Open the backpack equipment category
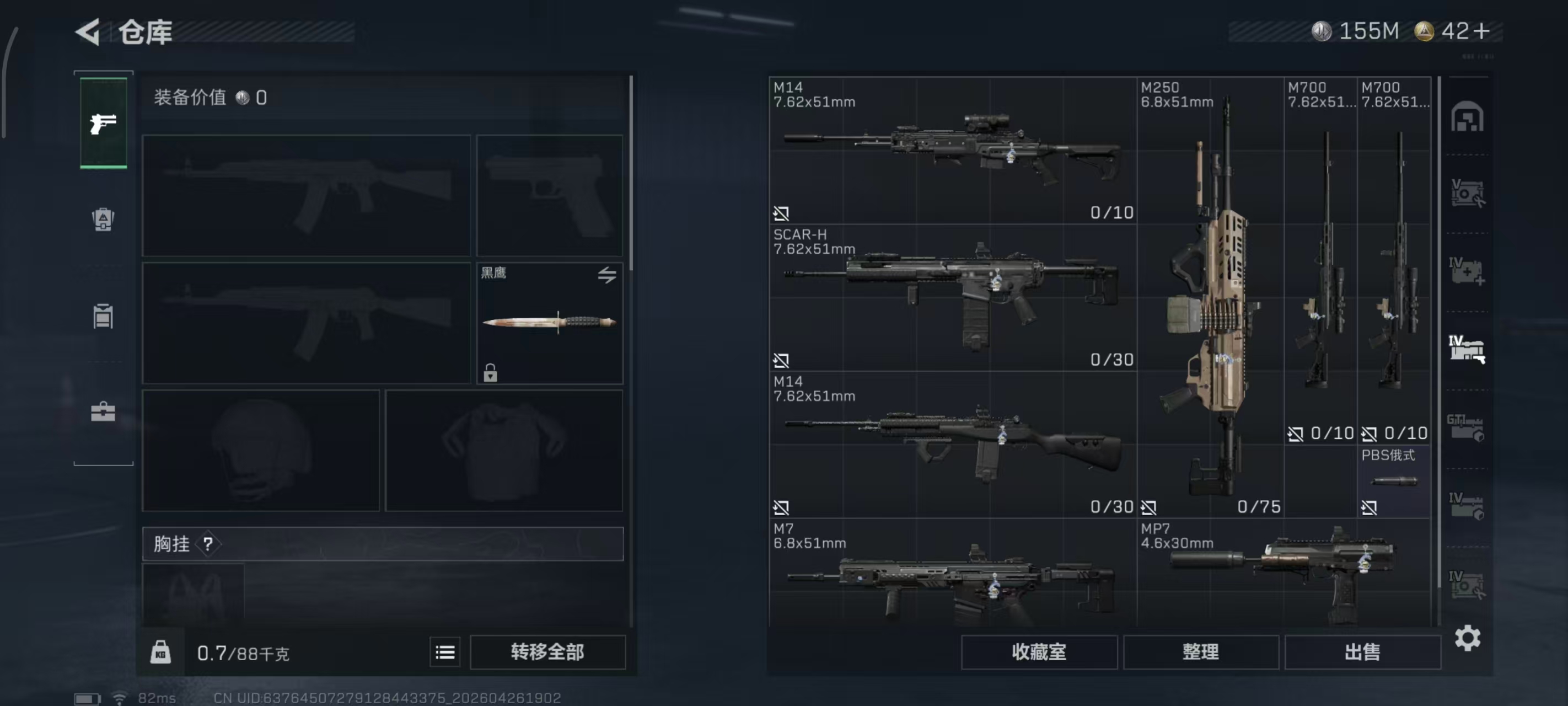 point(104,221)
